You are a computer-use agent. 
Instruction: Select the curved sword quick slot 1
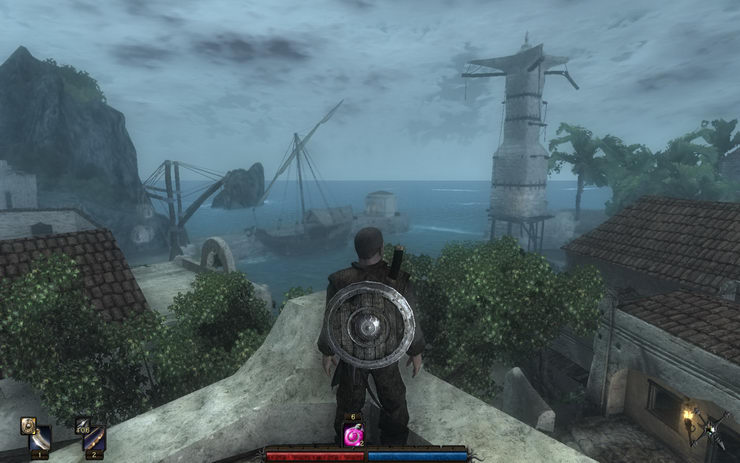point(40,440)
